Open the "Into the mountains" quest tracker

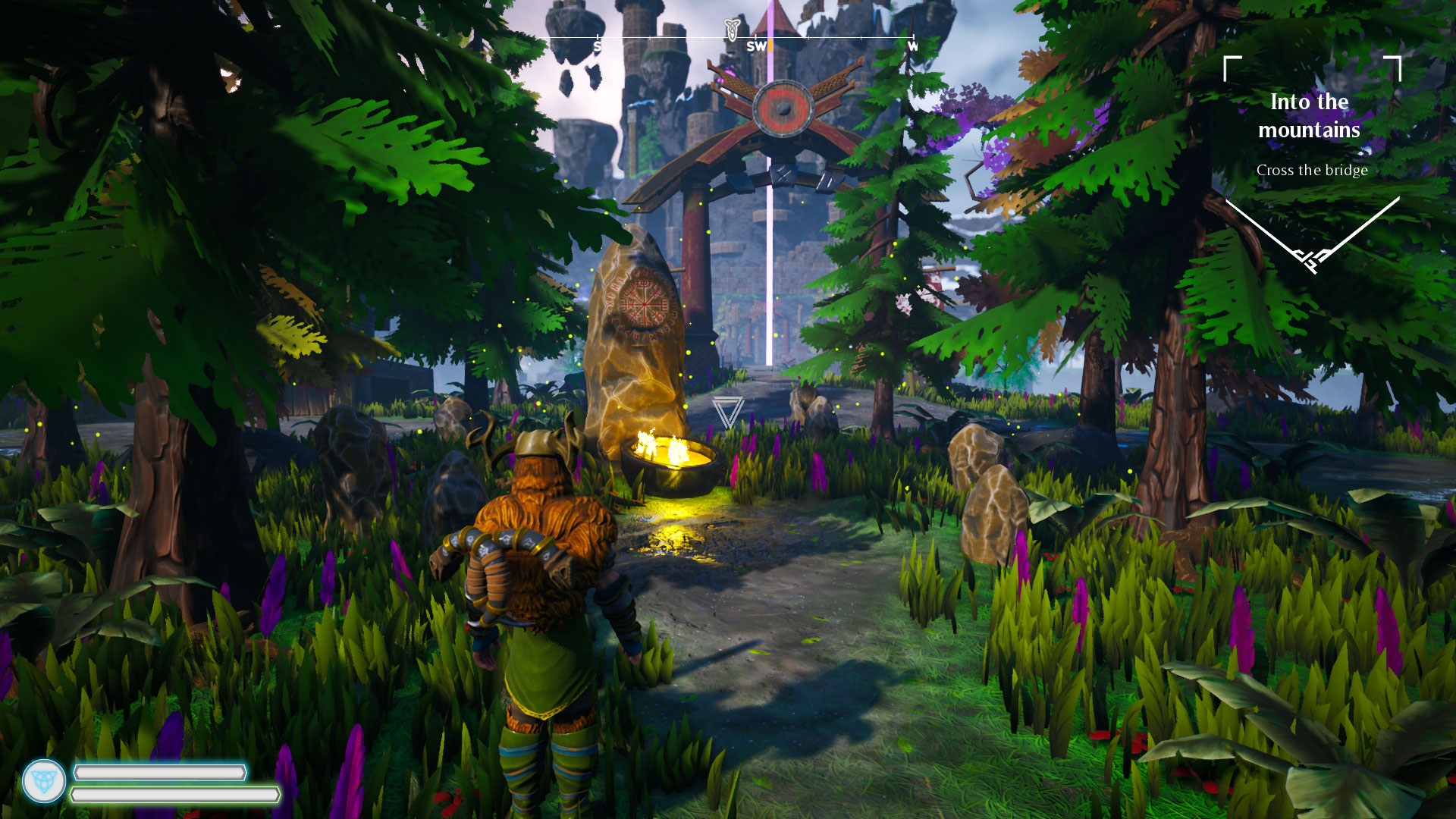(x=1310, y=116)
